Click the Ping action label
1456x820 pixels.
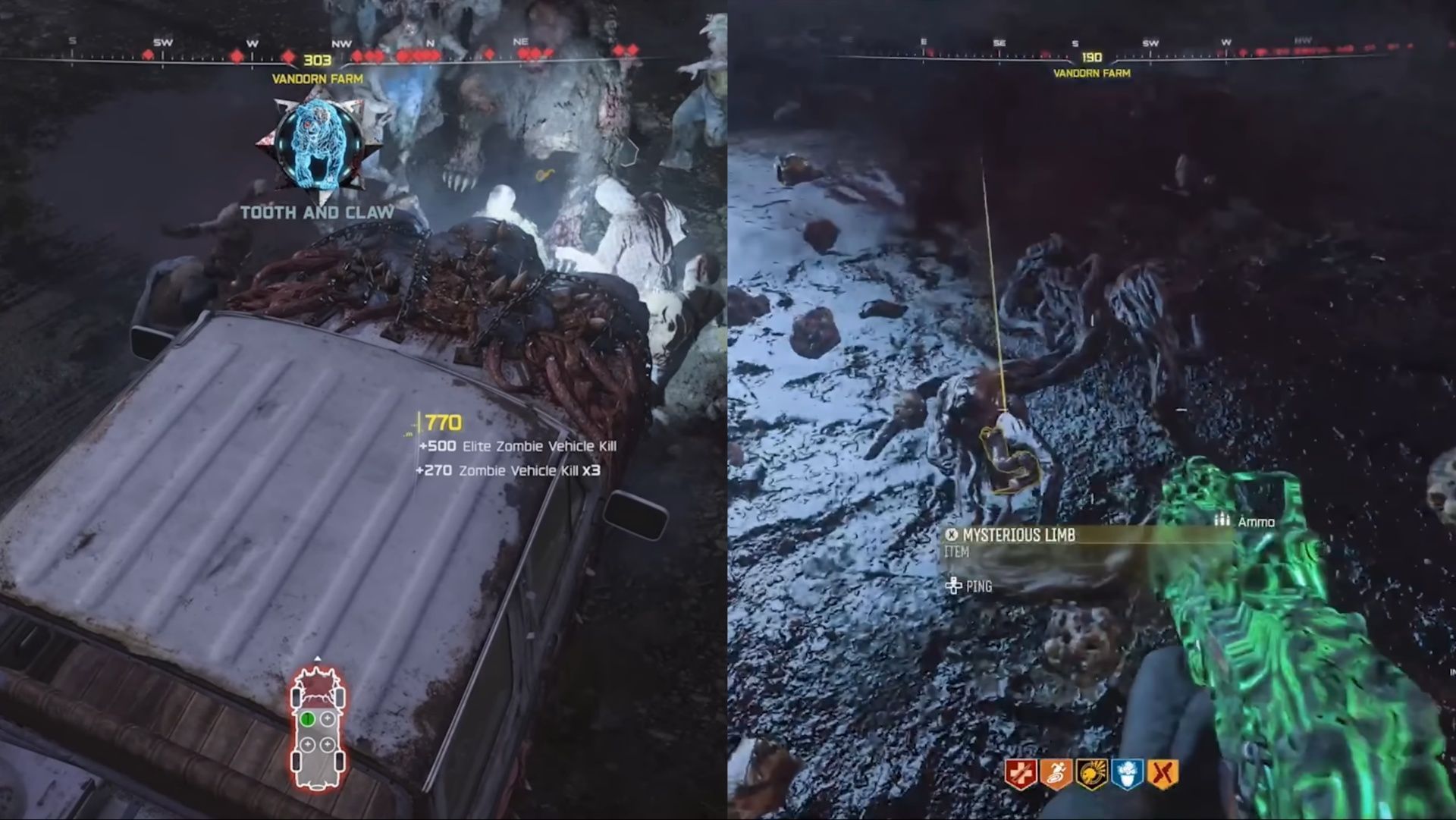coord(981,586)
